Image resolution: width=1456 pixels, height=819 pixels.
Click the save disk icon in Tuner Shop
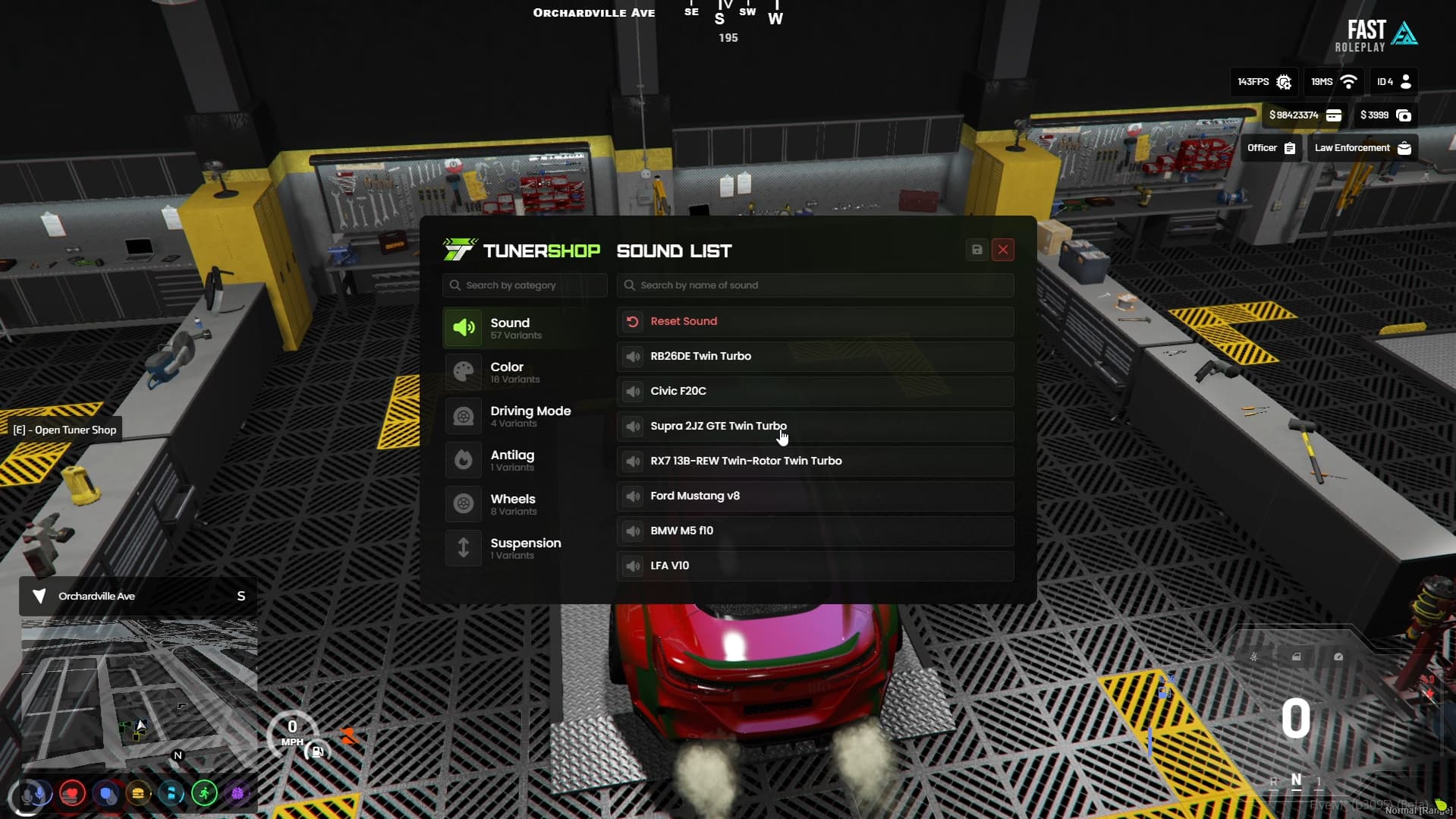(976, 250)
